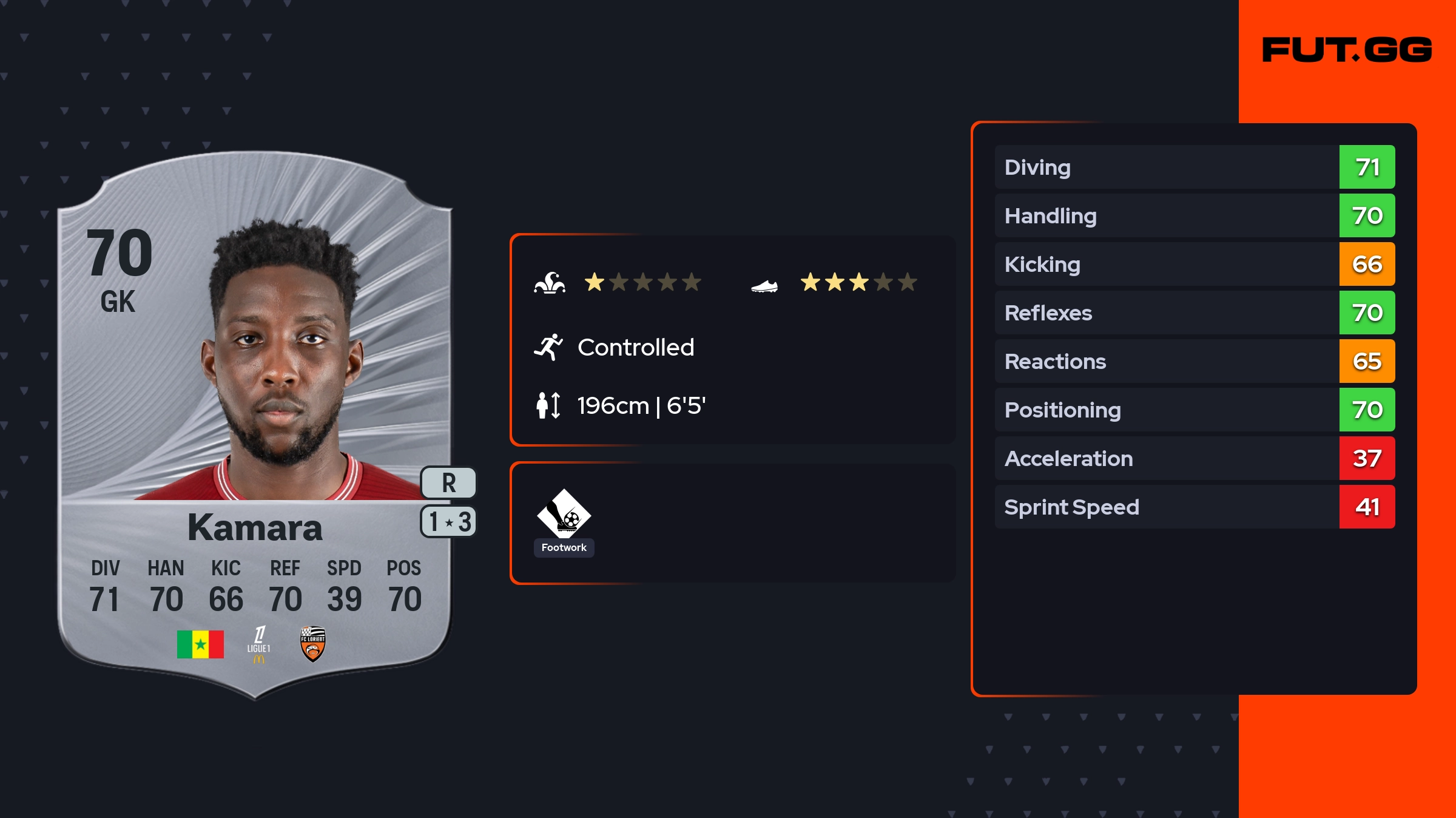This screenshot has width=1456, height=818.
Task: Pick the Reactions stat row
Action: click(1194, 361)
